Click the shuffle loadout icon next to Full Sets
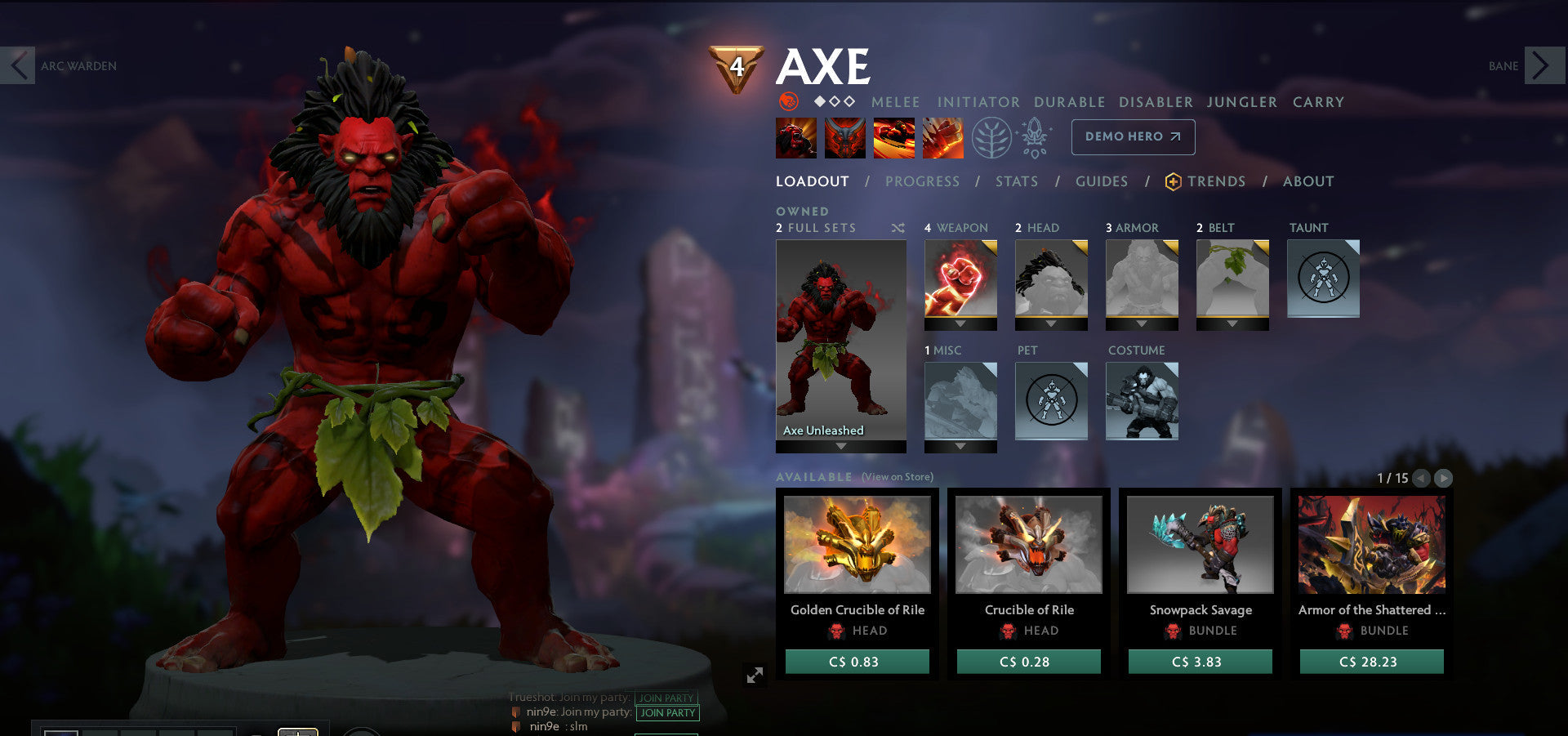The image size is (1568, 736). pyautogui.click(x=898, y=229)
